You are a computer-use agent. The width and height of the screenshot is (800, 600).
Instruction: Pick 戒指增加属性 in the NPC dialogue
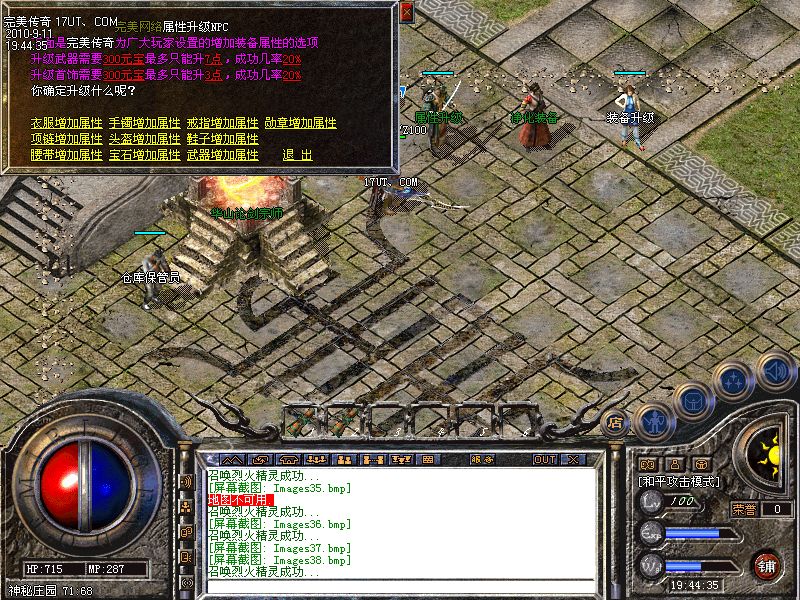coord(222,123)
